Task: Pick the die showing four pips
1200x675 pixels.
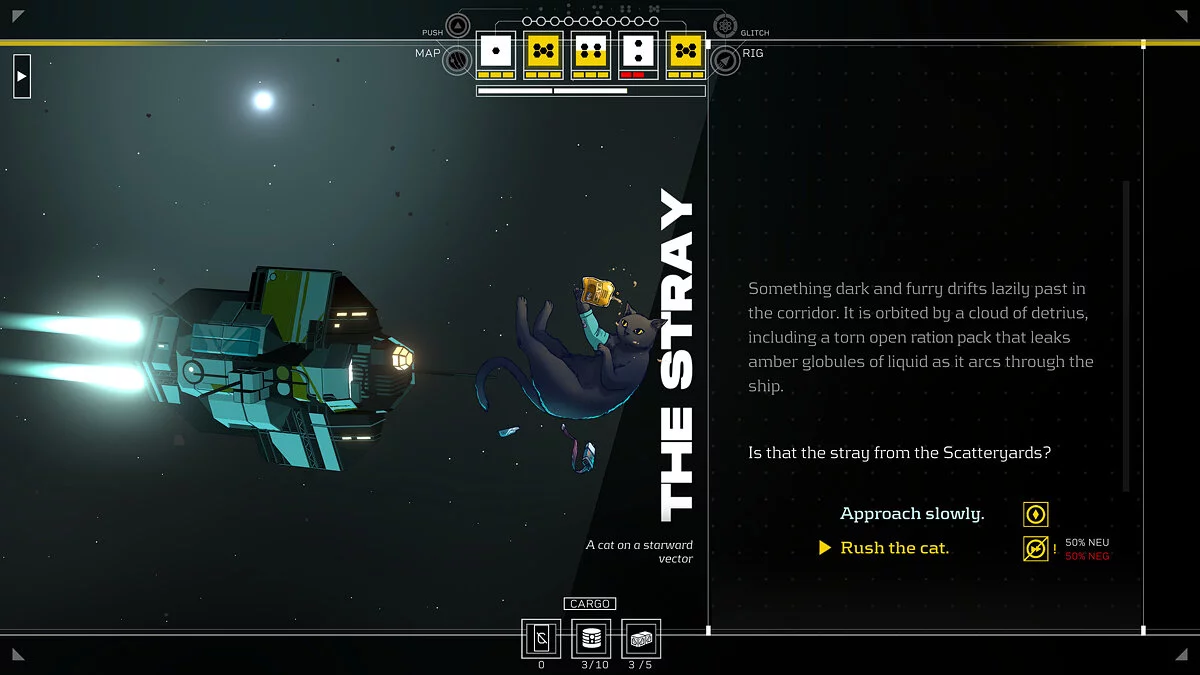Action: tap(592, 50)
